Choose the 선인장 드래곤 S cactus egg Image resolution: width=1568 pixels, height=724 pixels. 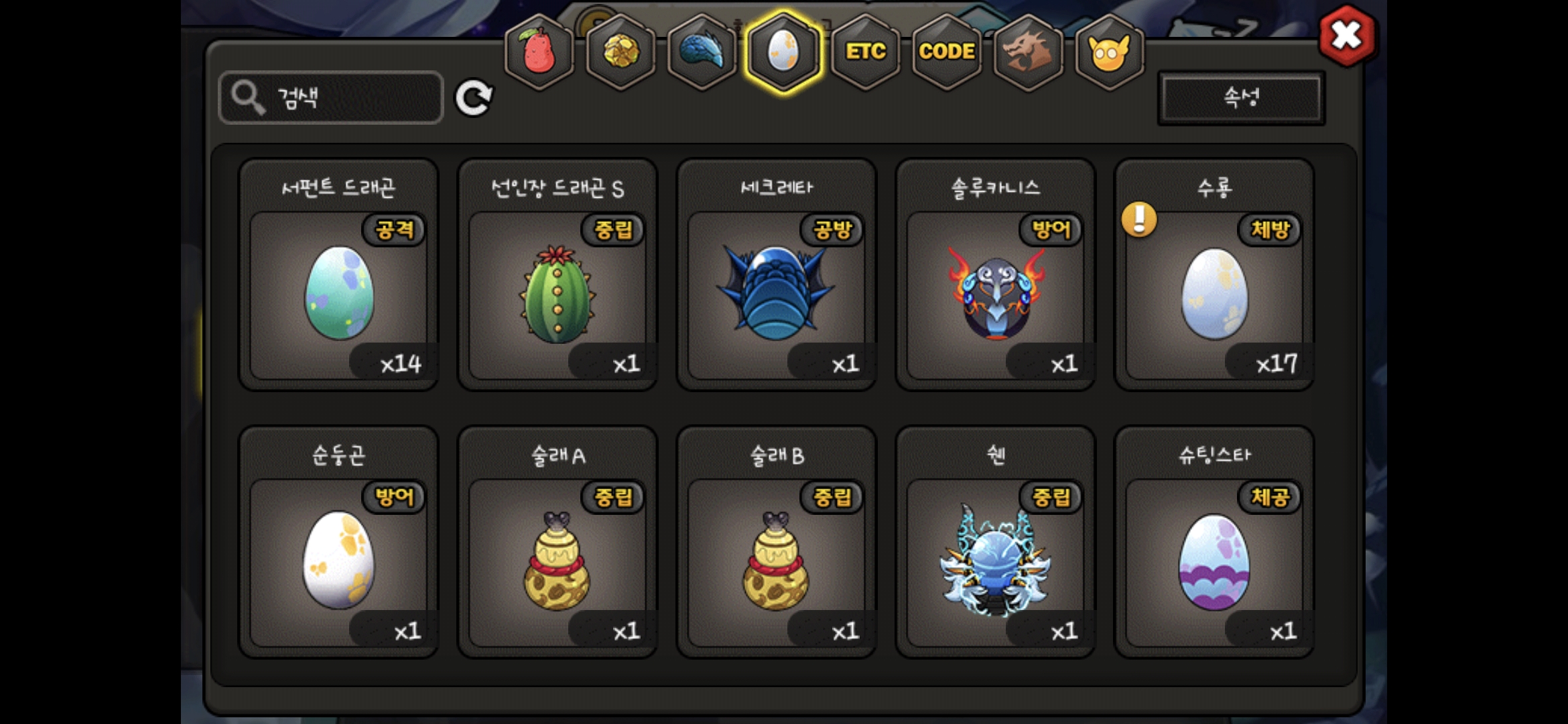[558, 294]
